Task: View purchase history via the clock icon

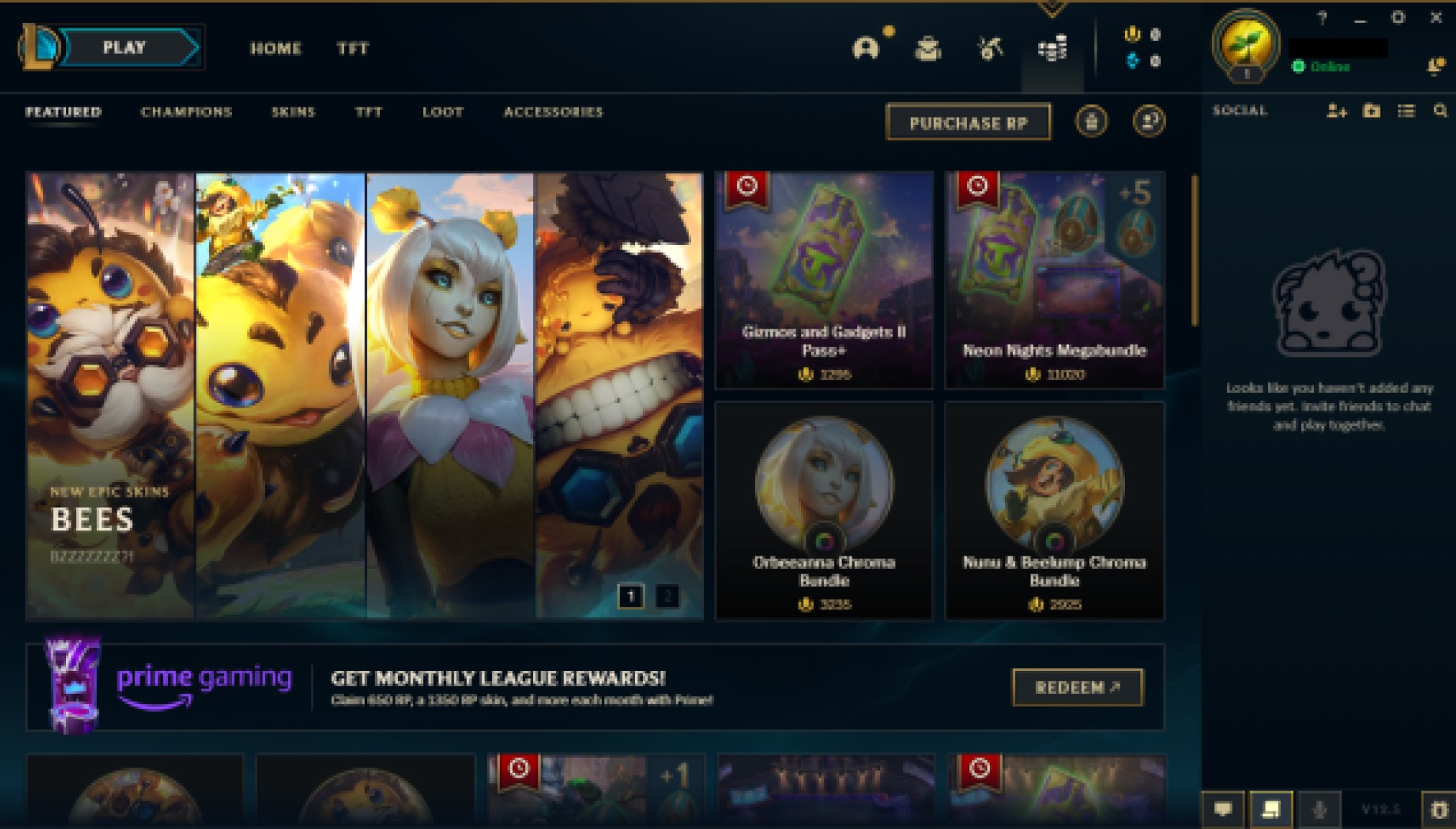Action: click(x=1147, y=121)
